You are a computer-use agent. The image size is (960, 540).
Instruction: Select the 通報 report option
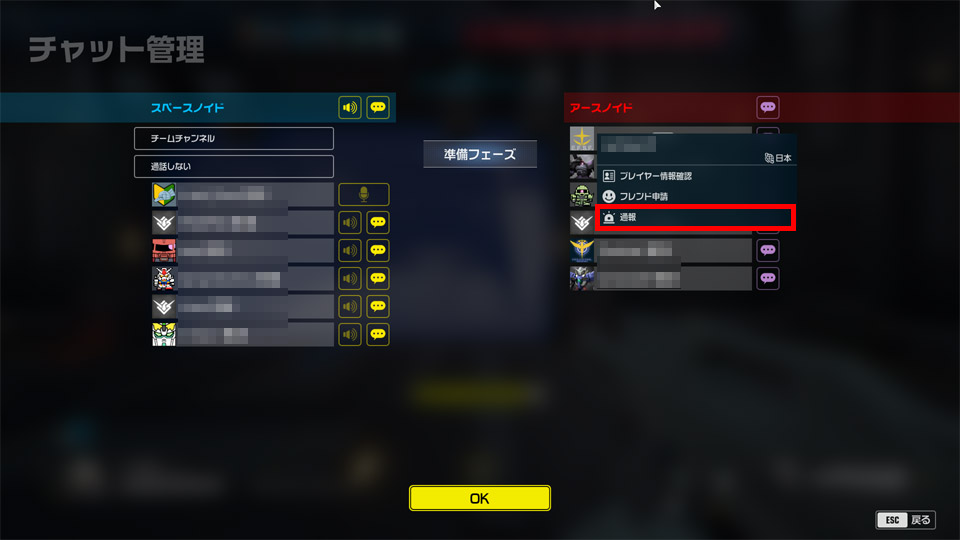click(x=695, y=217)
